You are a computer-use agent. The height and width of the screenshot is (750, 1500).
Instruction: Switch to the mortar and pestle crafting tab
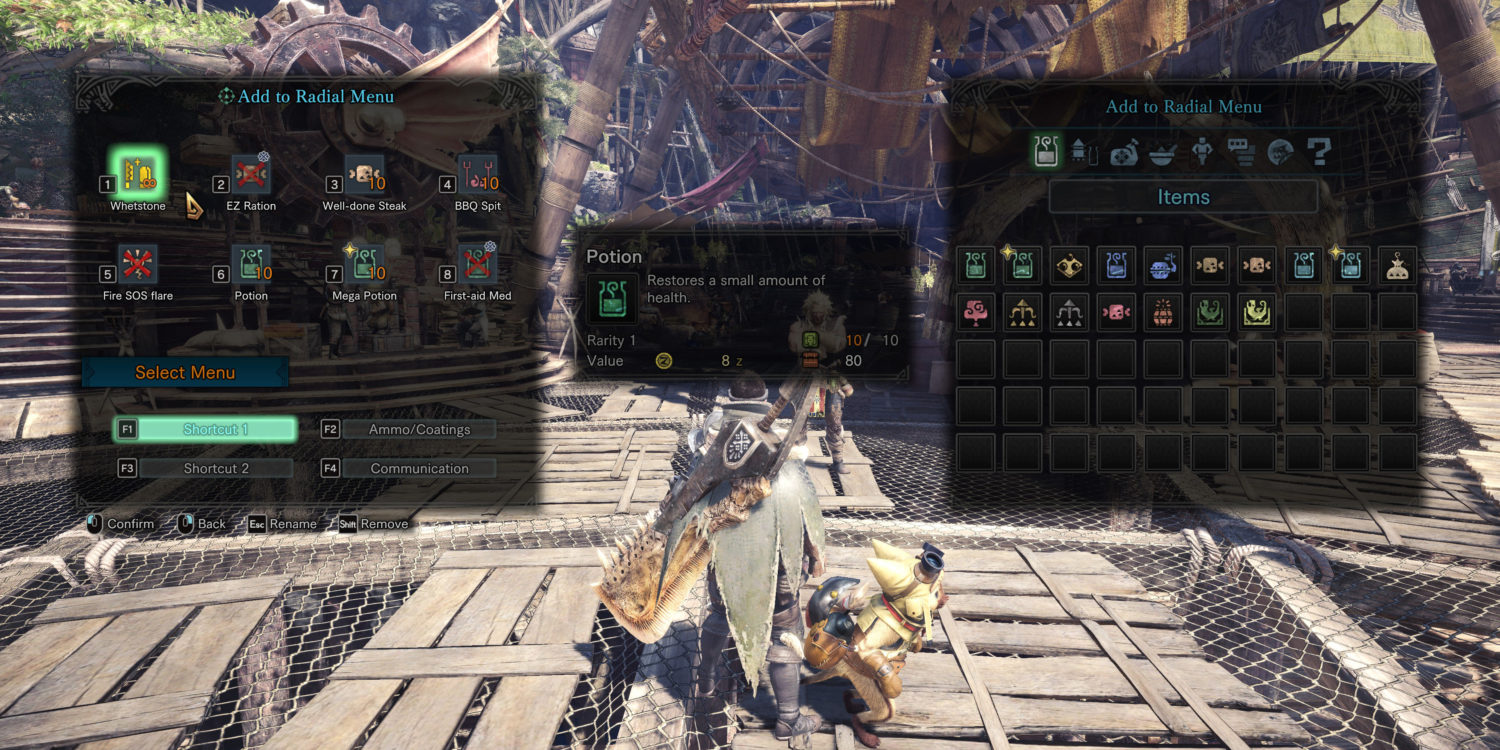1161,152
